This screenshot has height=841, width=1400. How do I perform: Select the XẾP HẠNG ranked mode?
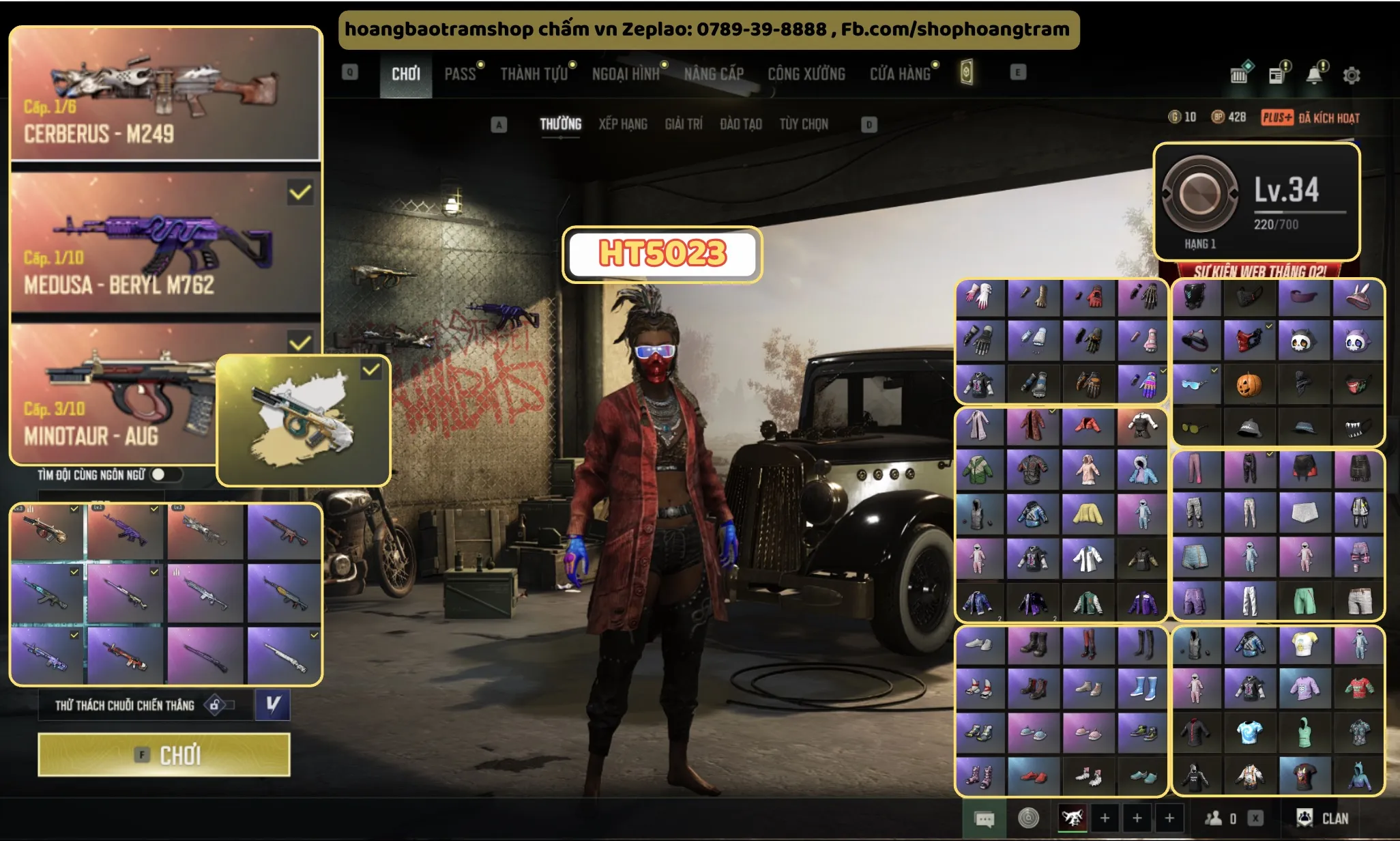coord(622,124)
